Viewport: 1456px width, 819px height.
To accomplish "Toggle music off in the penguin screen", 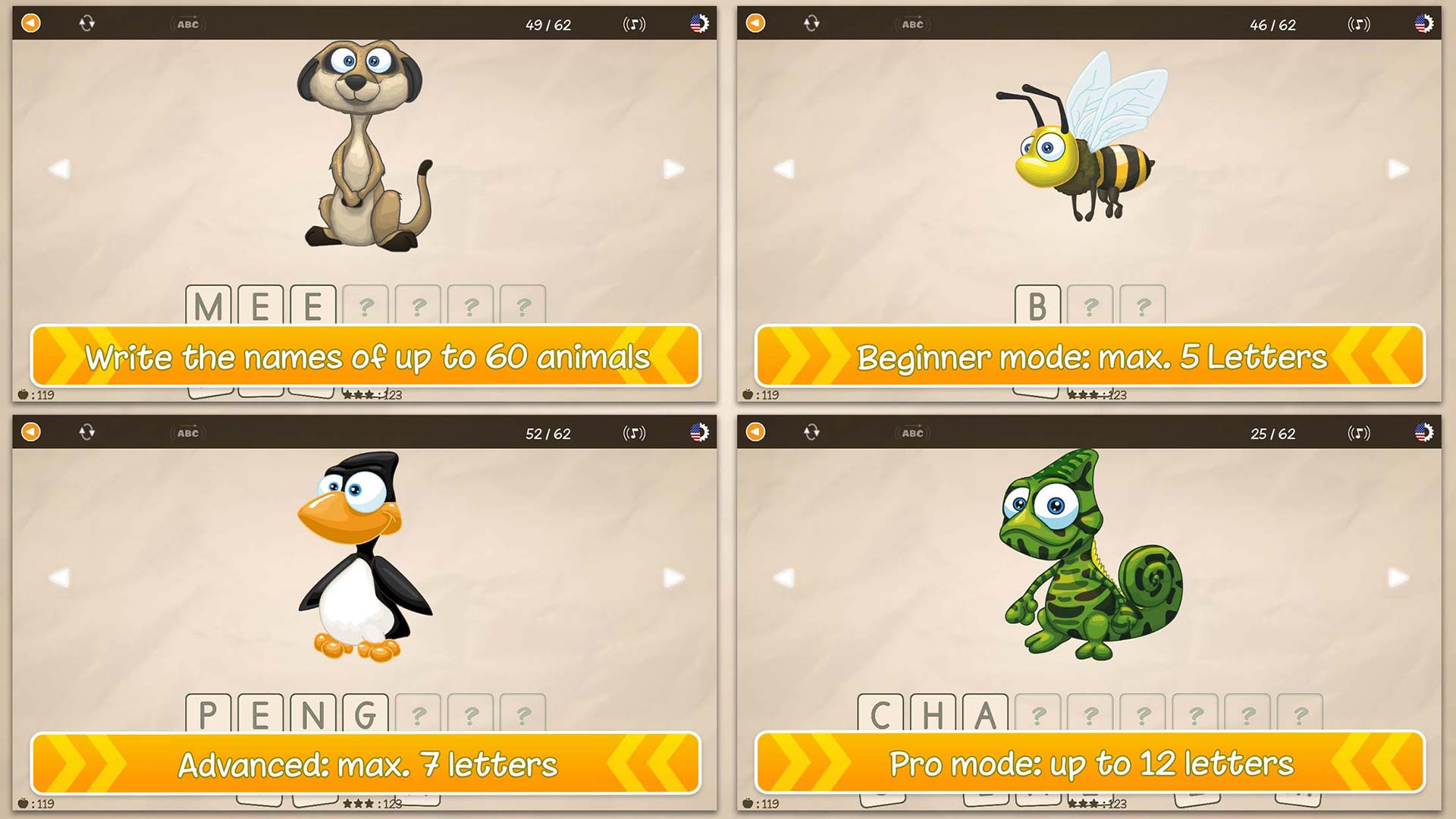I will (634, 433).
